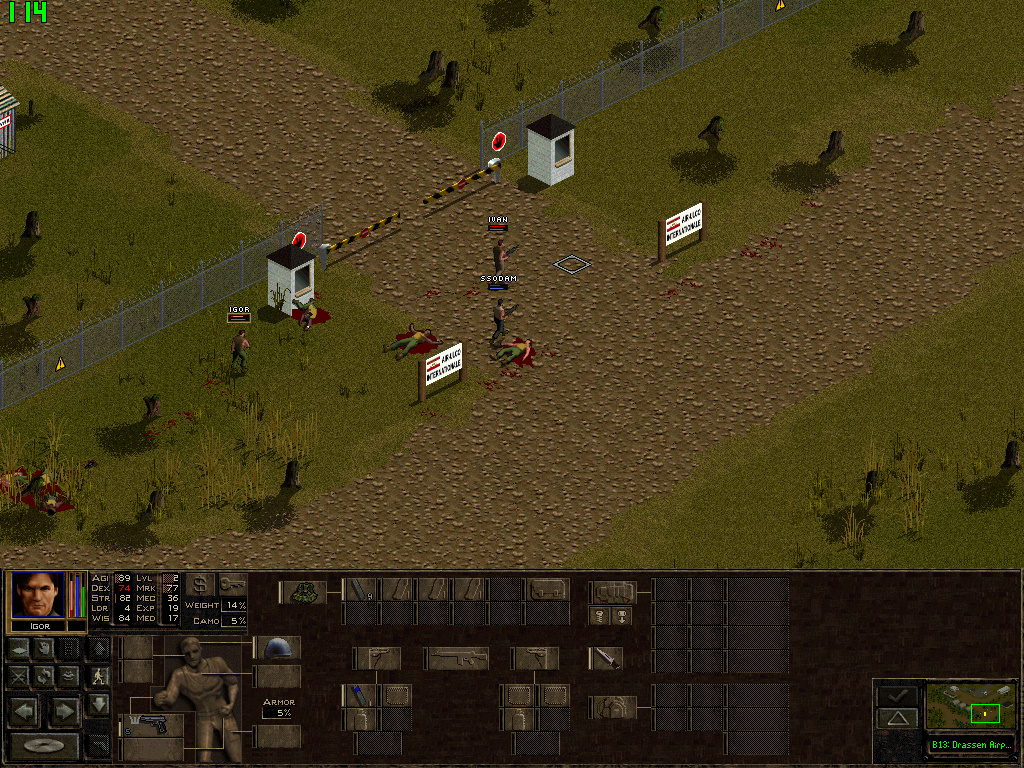Select the magazine stack showing nine
This screenshot has height=768, width=1024.
click(360, 590)
